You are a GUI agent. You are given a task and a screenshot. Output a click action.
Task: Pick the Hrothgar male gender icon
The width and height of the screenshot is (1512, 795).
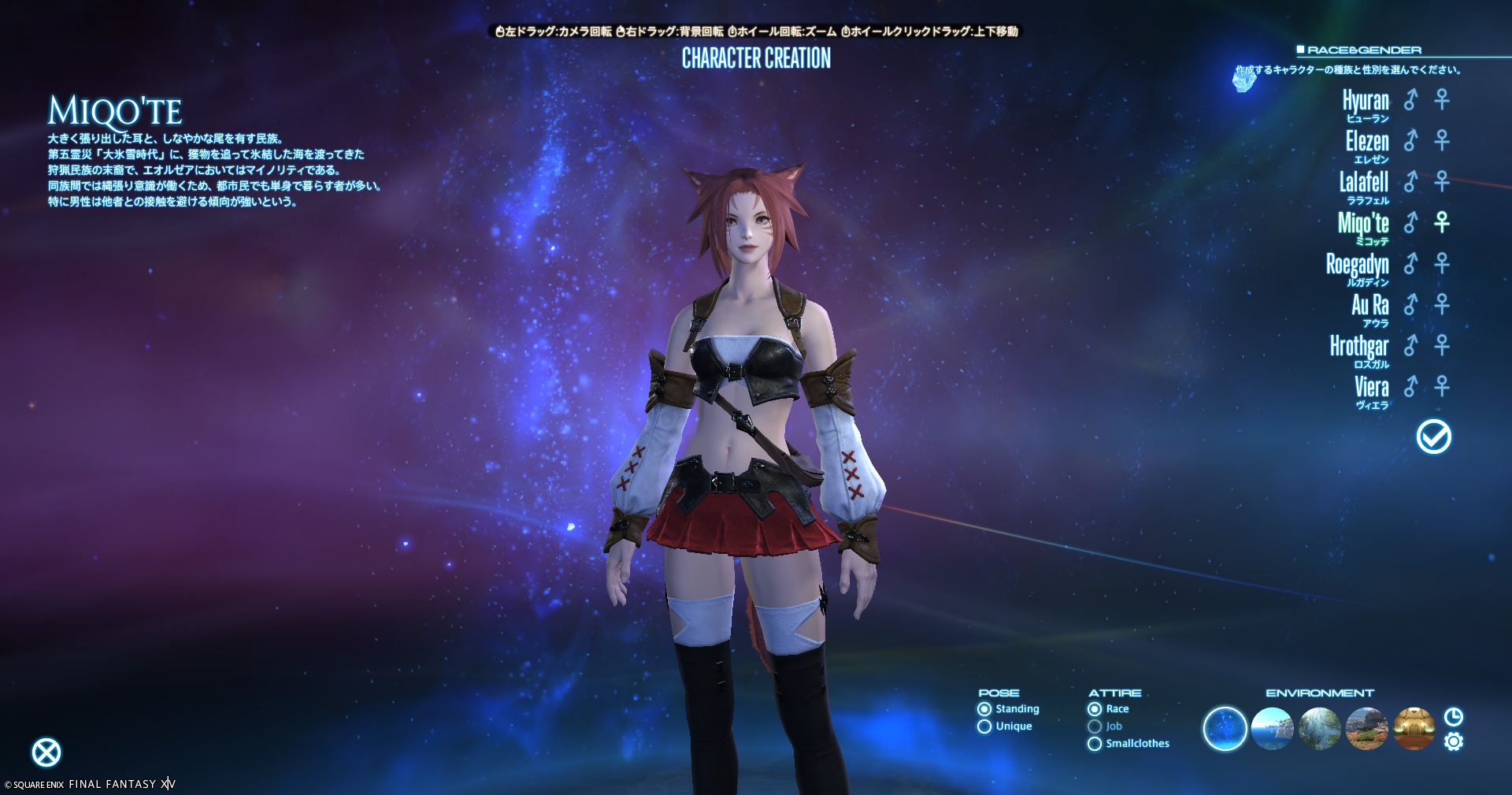[1410, 345]
